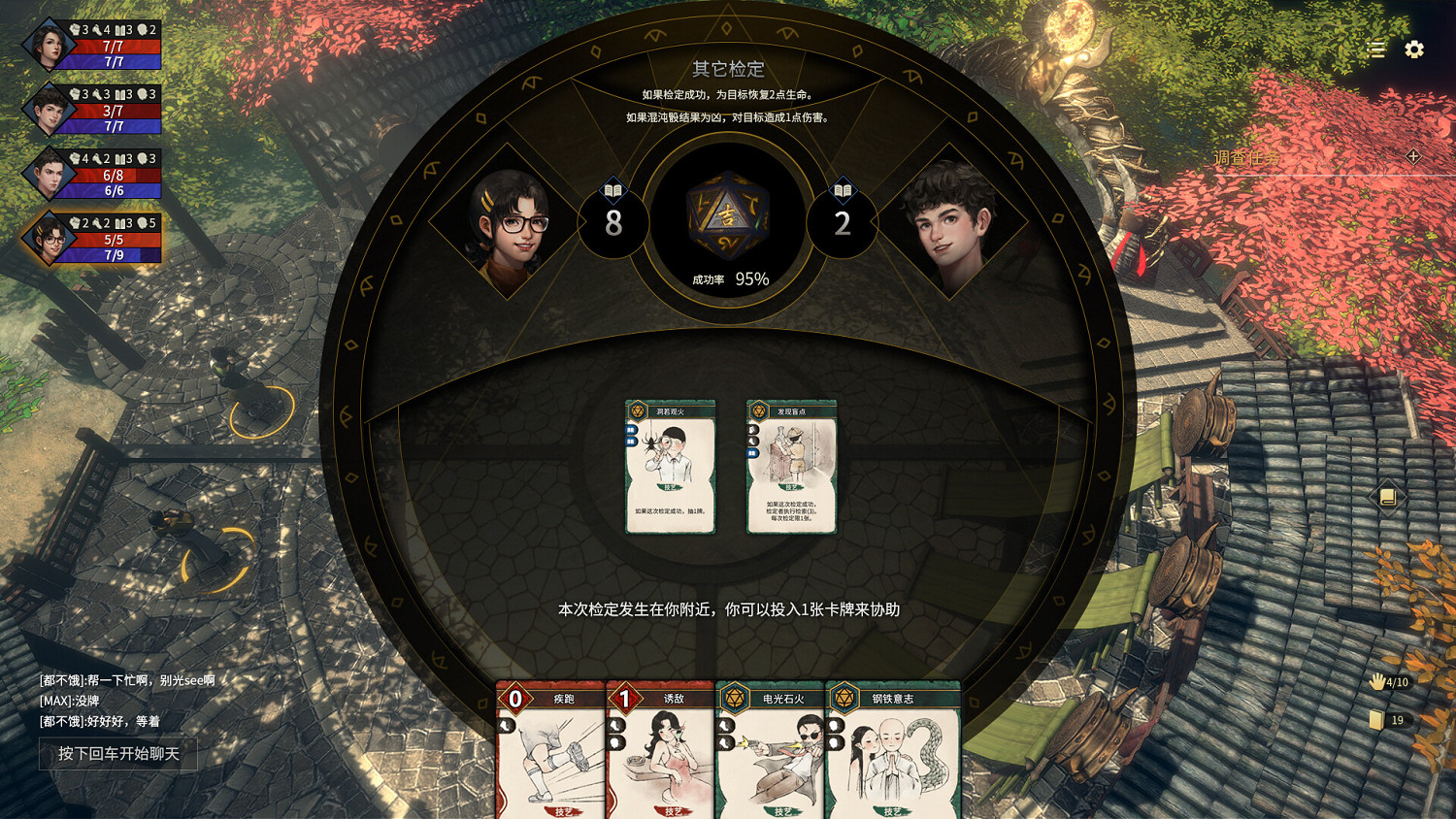The width and height of the screenshot is (1456, 819).
Task: Open the menu list icon top right
Action: 1375,49
